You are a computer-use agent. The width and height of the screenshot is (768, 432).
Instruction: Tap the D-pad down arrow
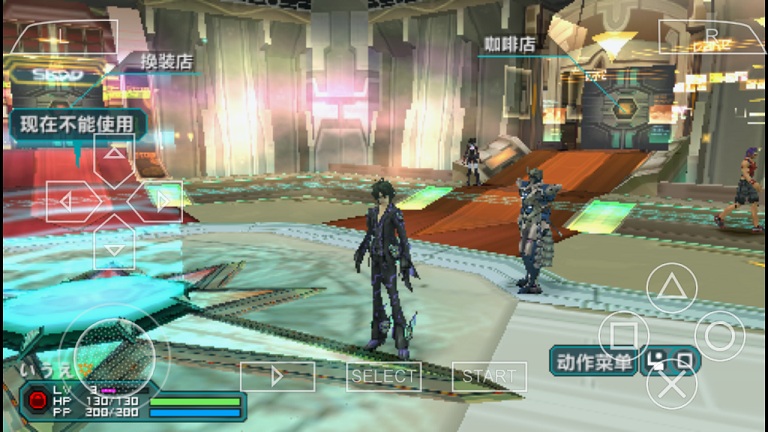point(115,247)
